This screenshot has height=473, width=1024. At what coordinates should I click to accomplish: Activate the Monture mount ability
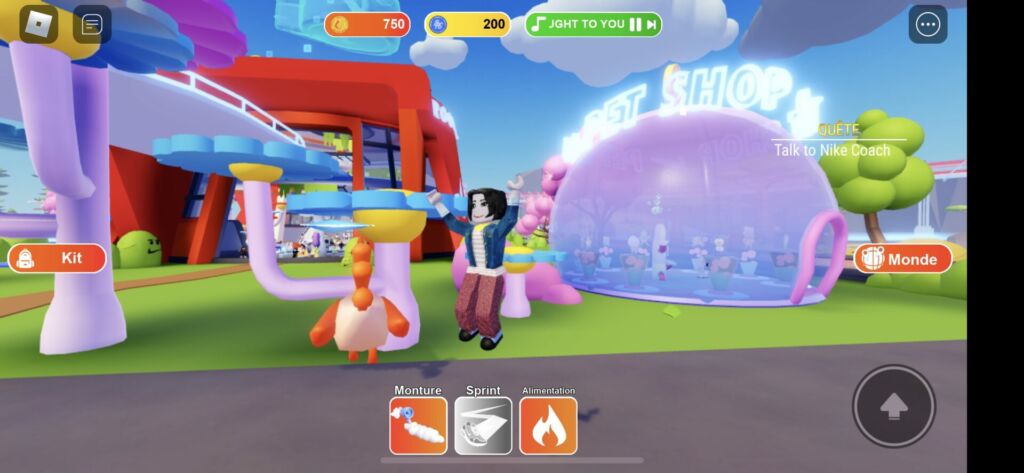pyautogui.click(x=418, y=425)
